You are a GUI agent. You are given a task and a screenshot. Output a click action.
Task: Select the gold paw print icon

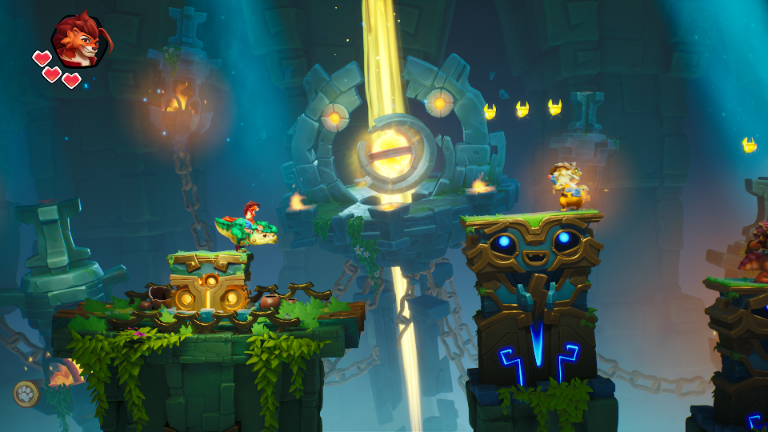26,393
